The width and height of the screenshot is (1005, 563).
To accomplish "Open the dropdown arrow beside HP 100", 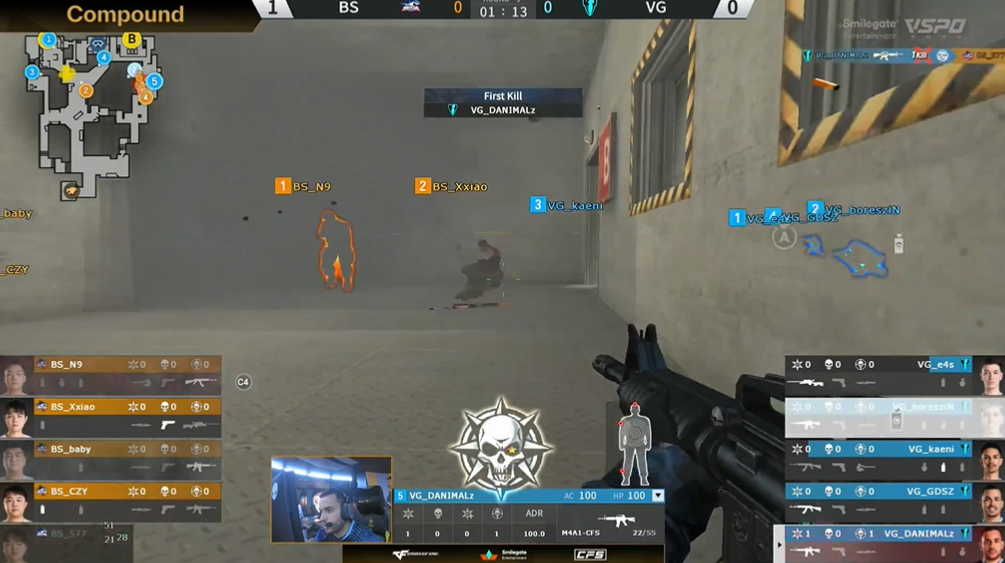I will [658, 496].
